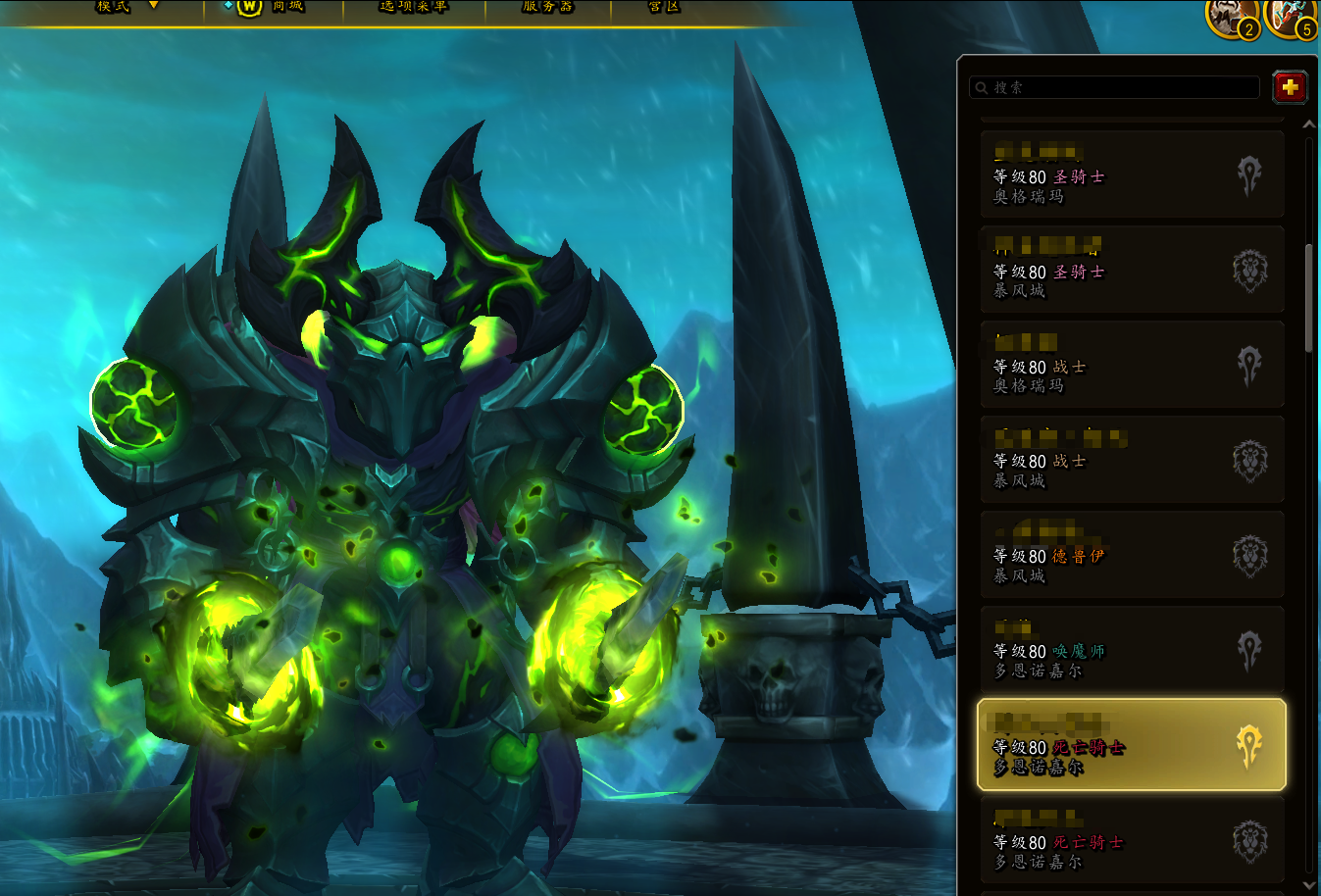Select the Alliance 死亡骑士 in 多恩诺嘉尔
Viewport: 1321px width, 896px height.
(1132, 840)
